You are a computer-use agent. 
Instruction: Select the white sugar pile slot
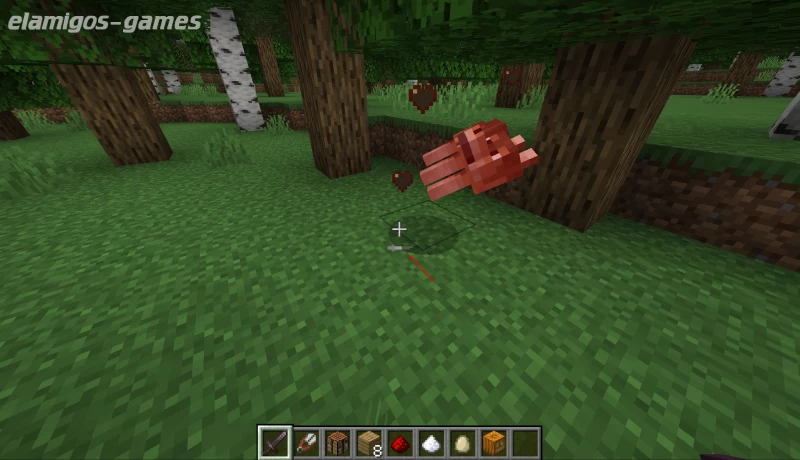tap(431, 442)
